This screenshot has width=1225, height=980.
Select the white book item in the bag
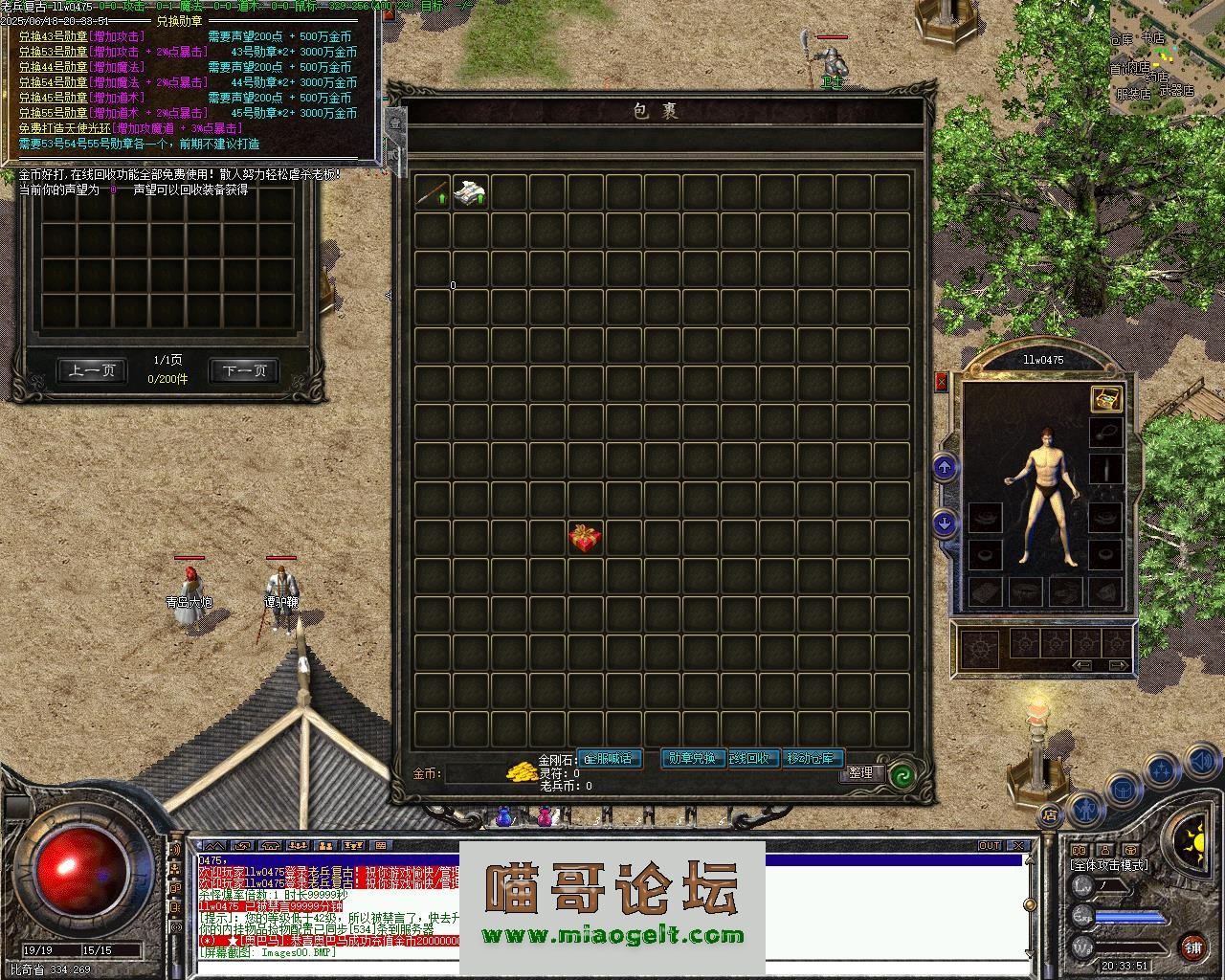[x=470, y=192]
